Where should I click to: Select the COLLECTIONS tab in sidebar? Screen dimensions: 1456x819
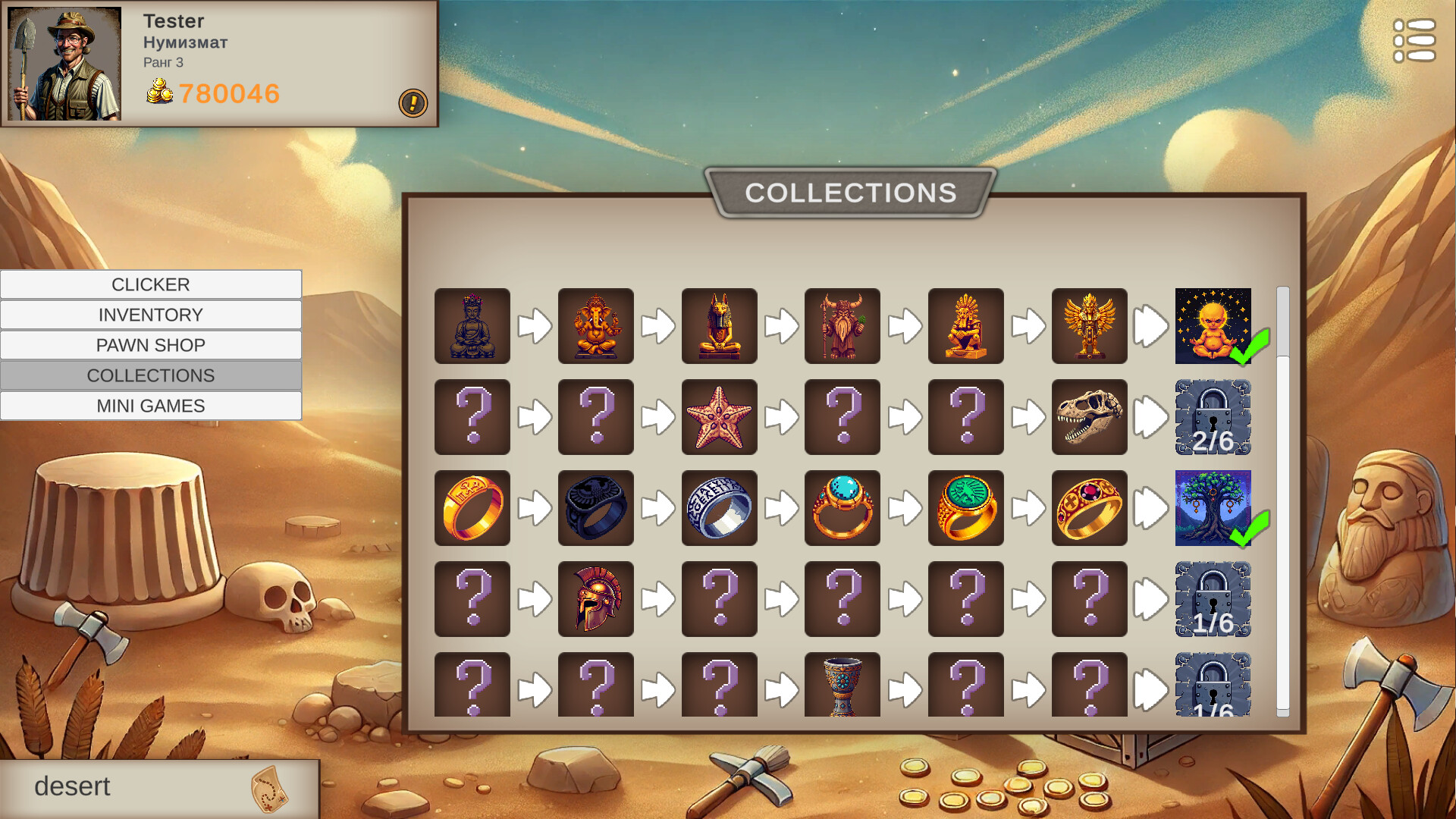[x=151, y=375]
